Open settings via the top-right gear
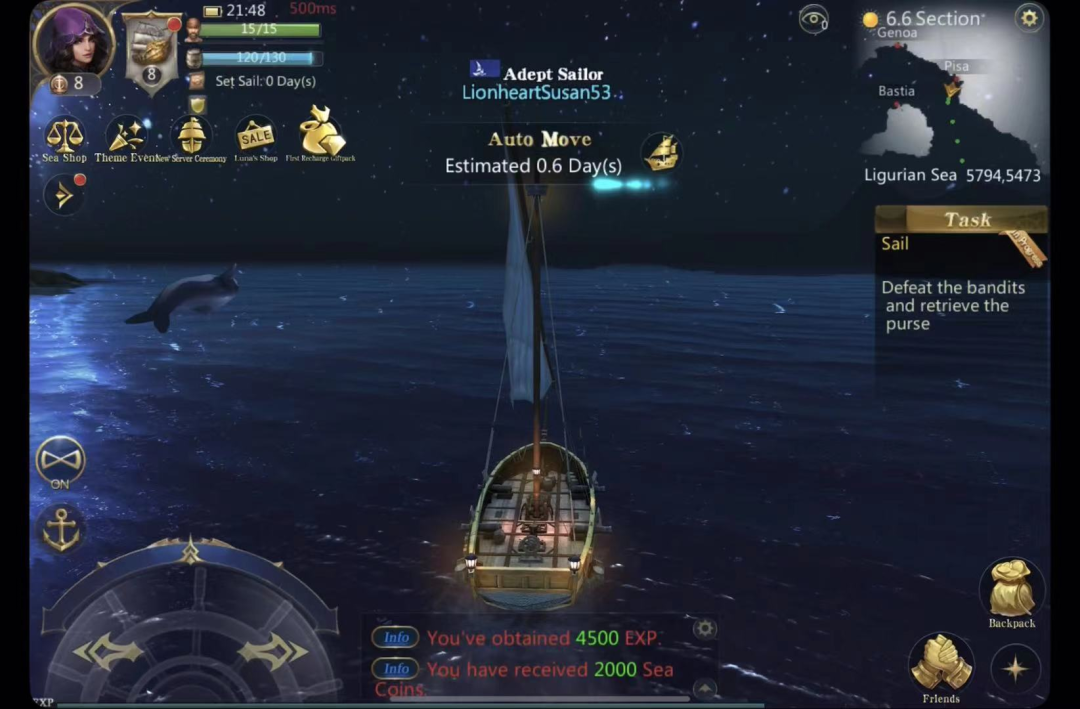Viewport: 1080px width, 709px height. [1028, 17]
